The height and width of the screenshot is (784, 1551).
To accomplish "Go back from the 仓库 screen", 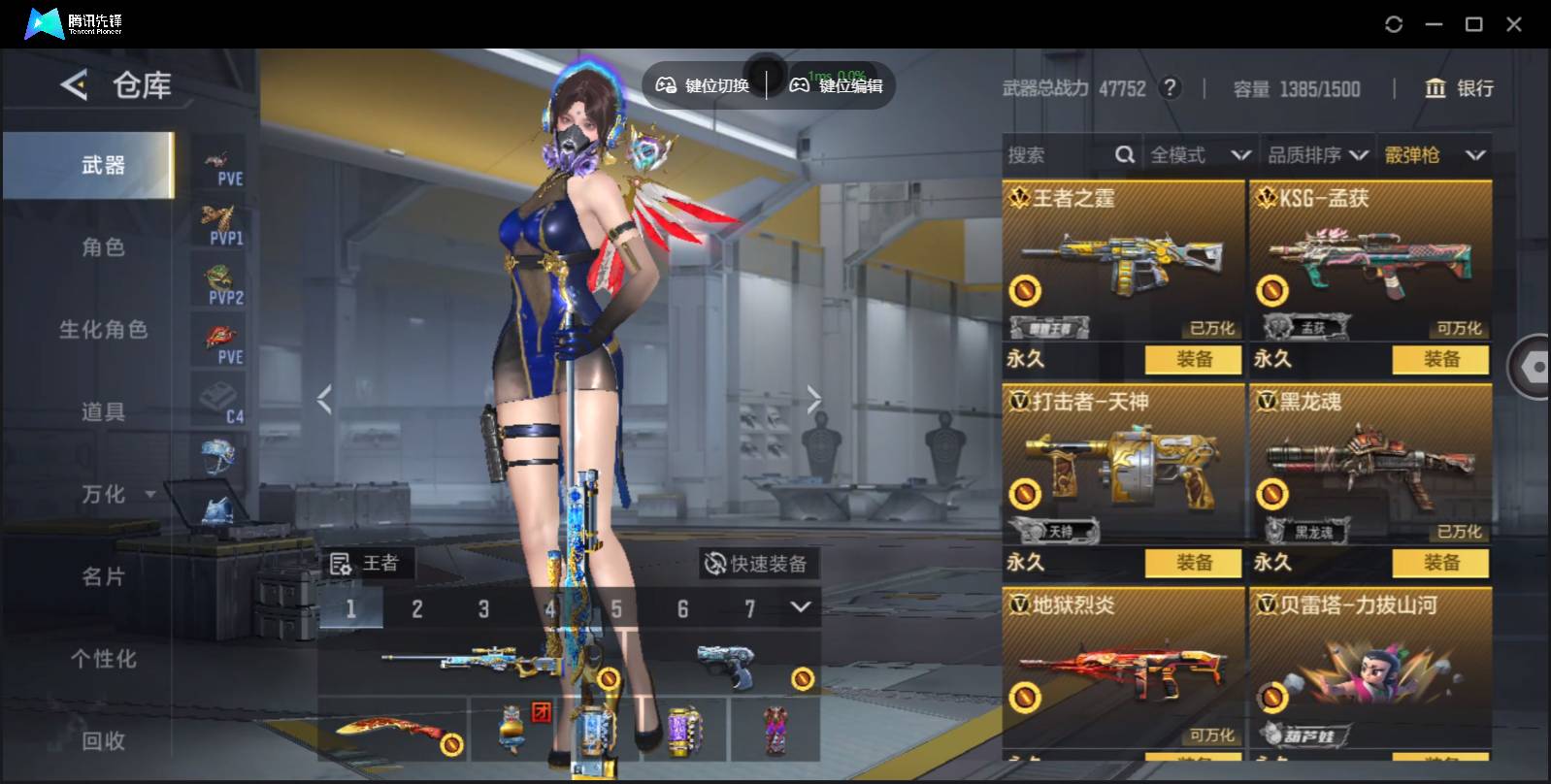I will pos(74,85).
